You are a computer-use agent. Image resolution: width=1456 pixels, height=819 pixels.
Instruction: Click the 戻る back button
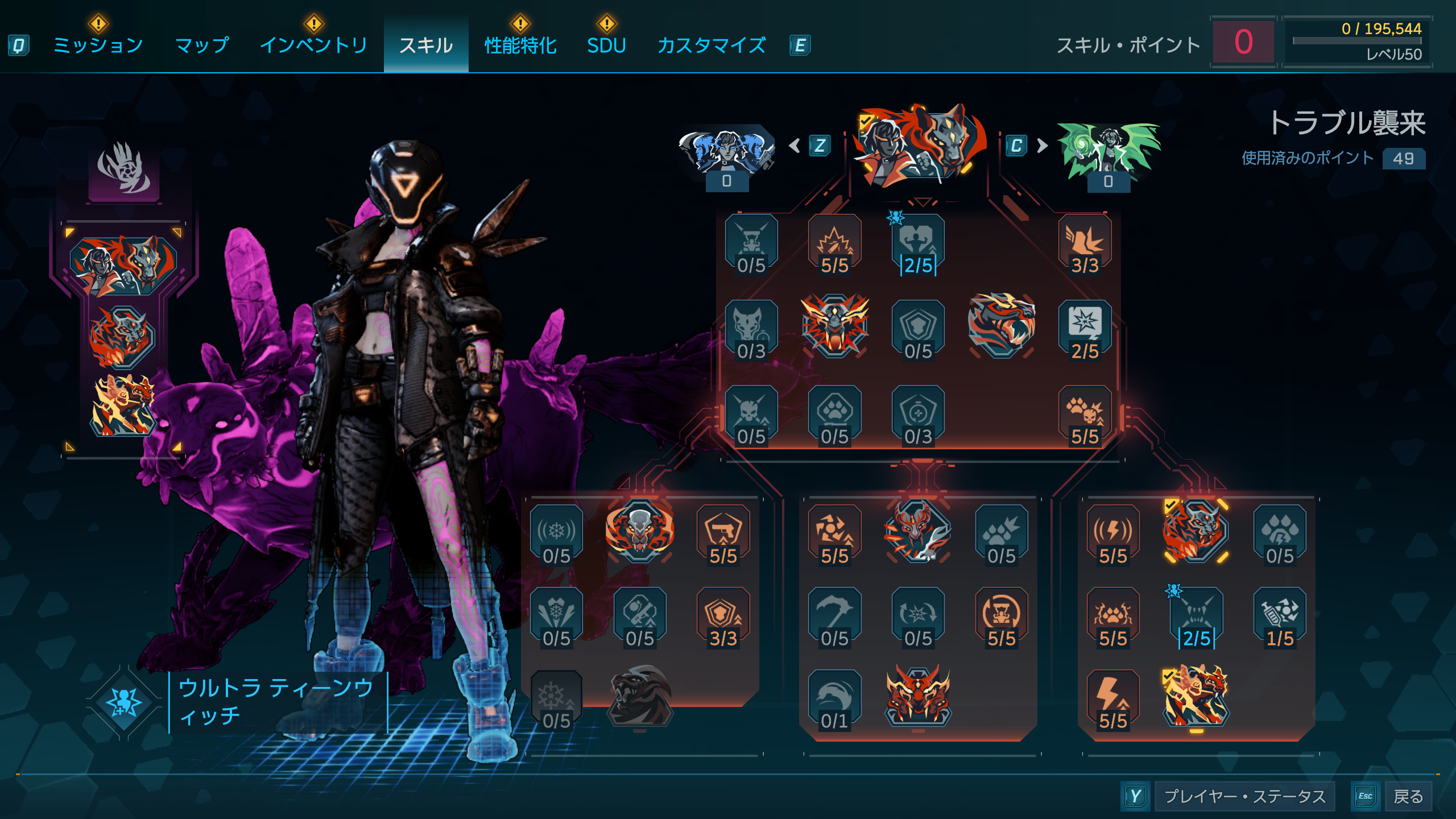(1408, 796)
